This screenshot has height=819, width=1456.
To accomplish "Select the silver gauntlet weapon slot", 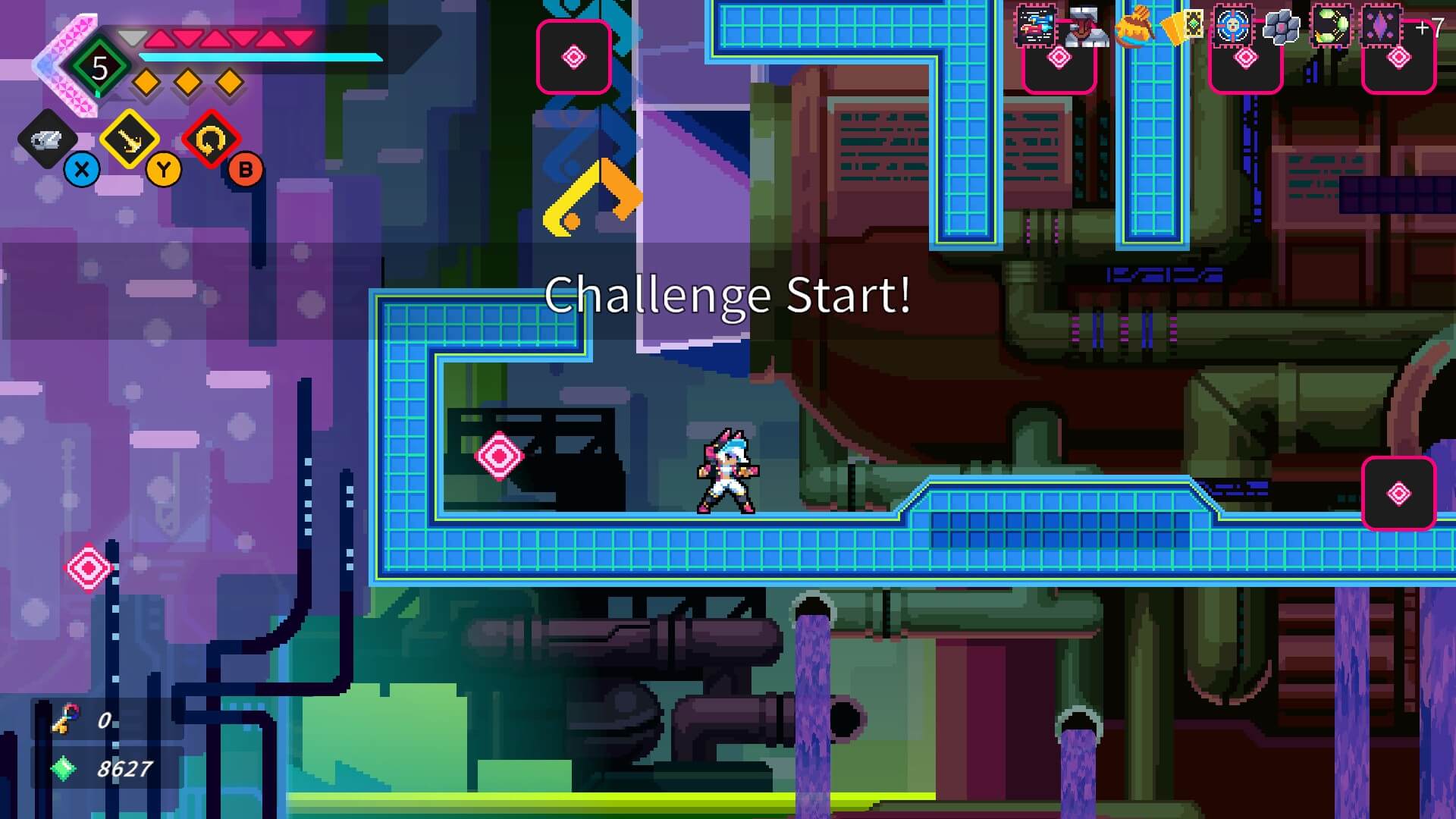I will tap(47, 140).
